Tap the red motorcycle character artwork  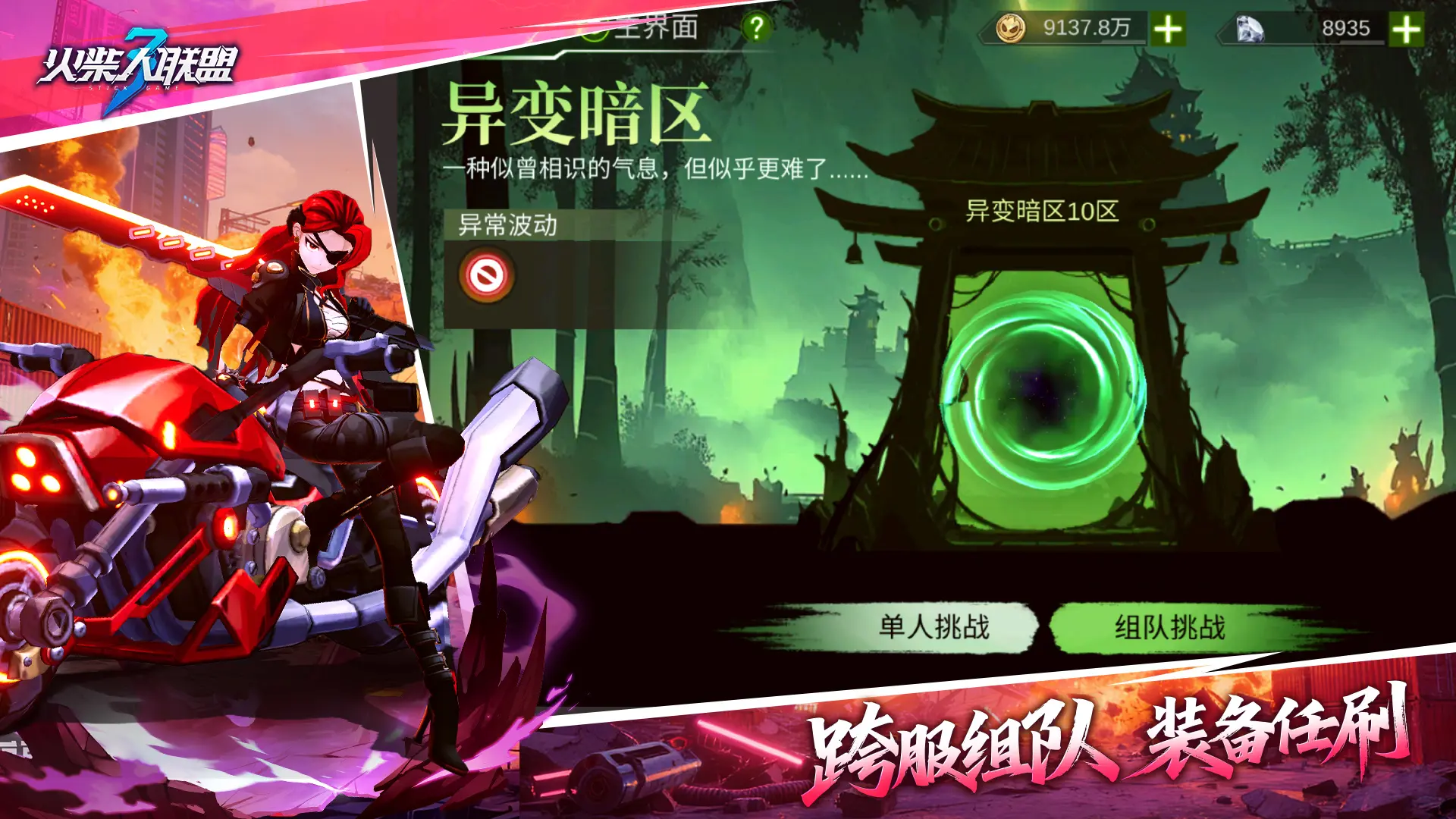coord(227,455)
